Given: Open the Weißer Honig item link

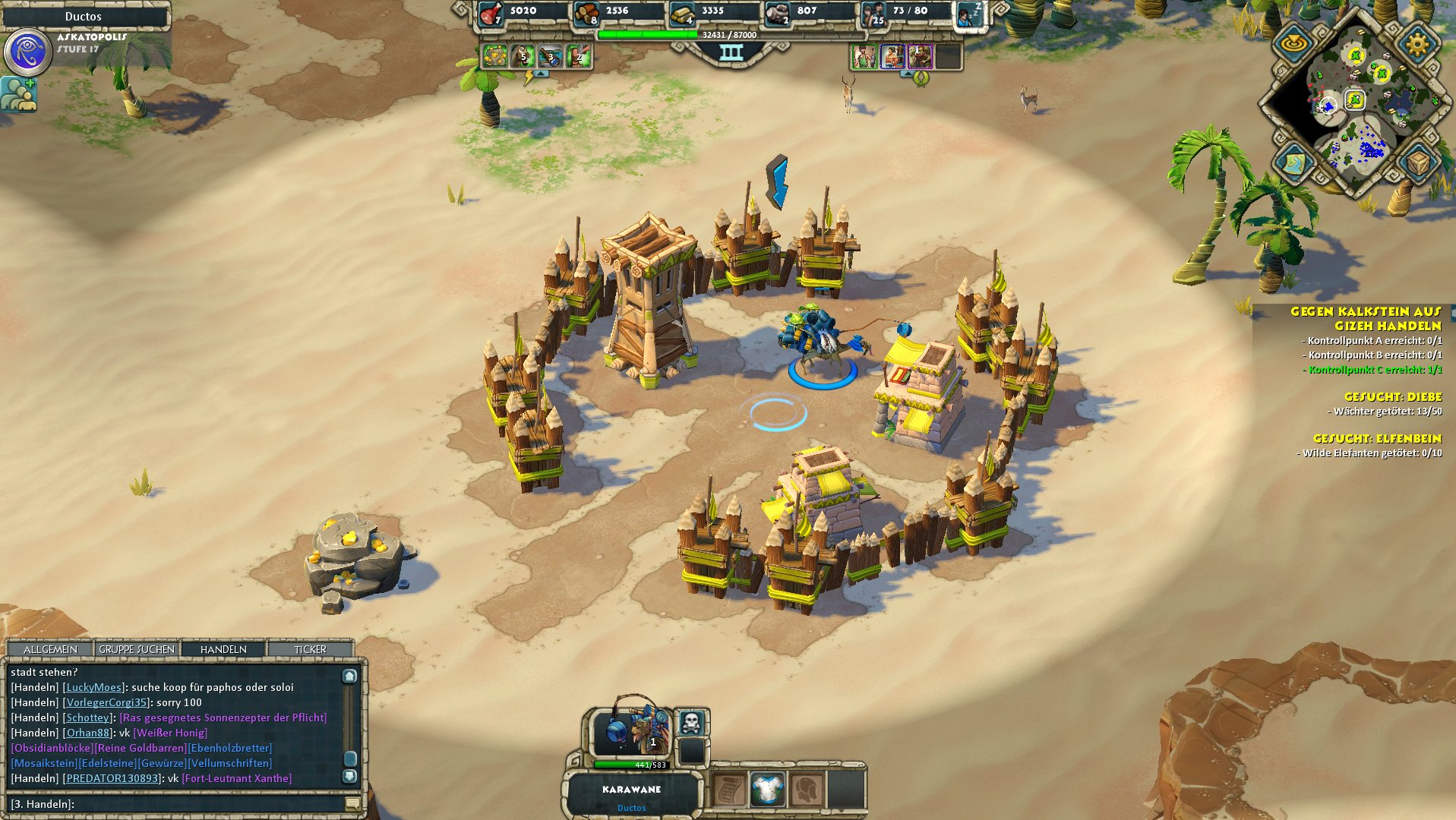Looking at the screenshot, I should pyautogui.click(x=170, y=733).
